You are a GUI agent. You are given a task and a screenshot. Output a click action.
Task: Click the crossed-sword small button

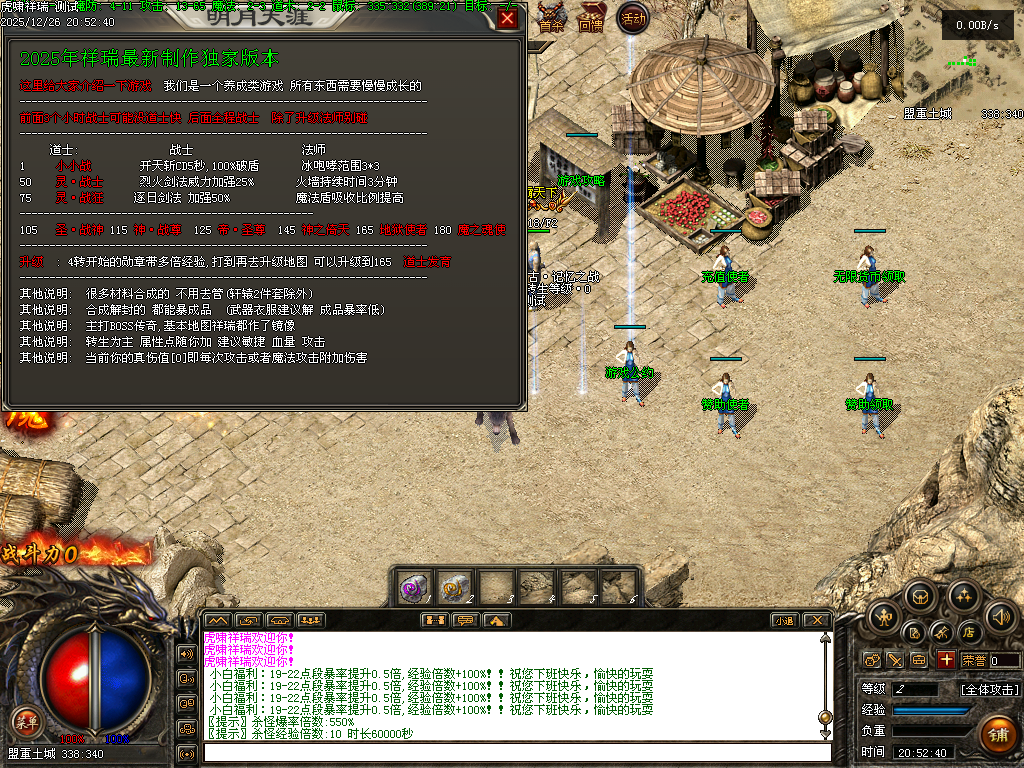point(895,660)
